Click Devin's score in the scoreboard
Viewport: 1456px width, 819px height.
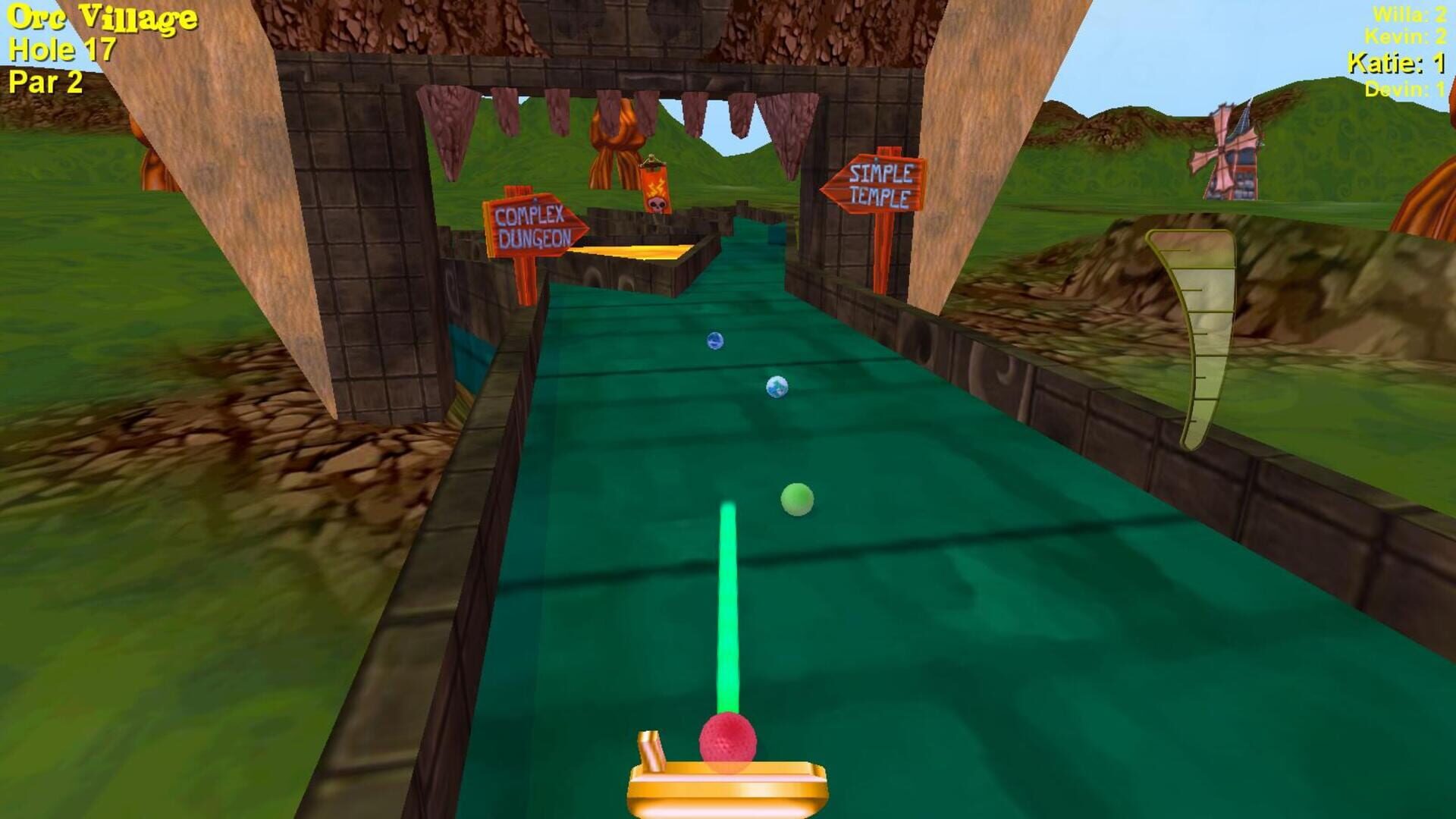1407,89
